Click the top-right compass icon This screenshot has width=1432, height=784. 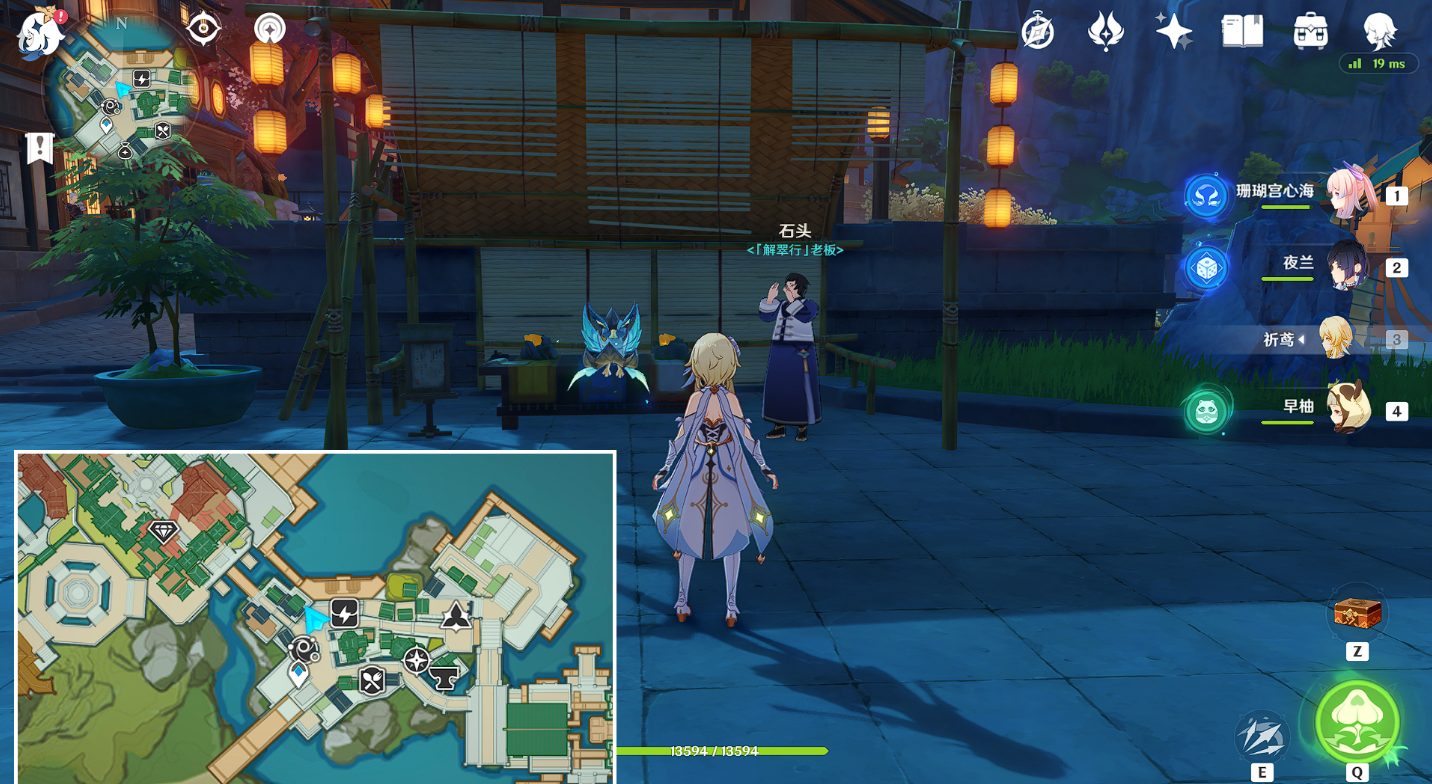pyautogui.click(x=1038, y=32)
